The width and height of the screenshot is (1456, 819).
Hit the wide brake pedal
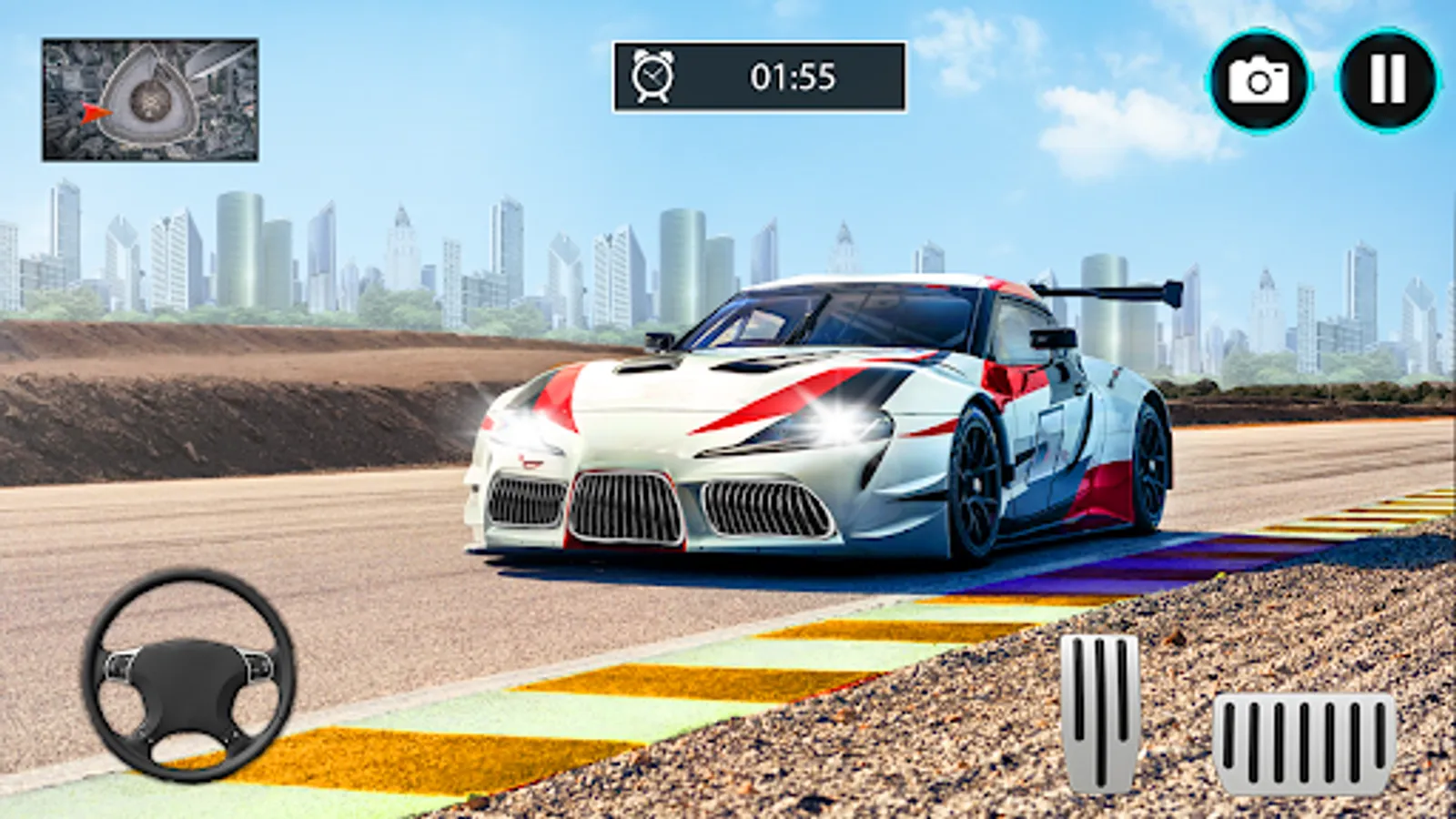tap(1303, 742)
